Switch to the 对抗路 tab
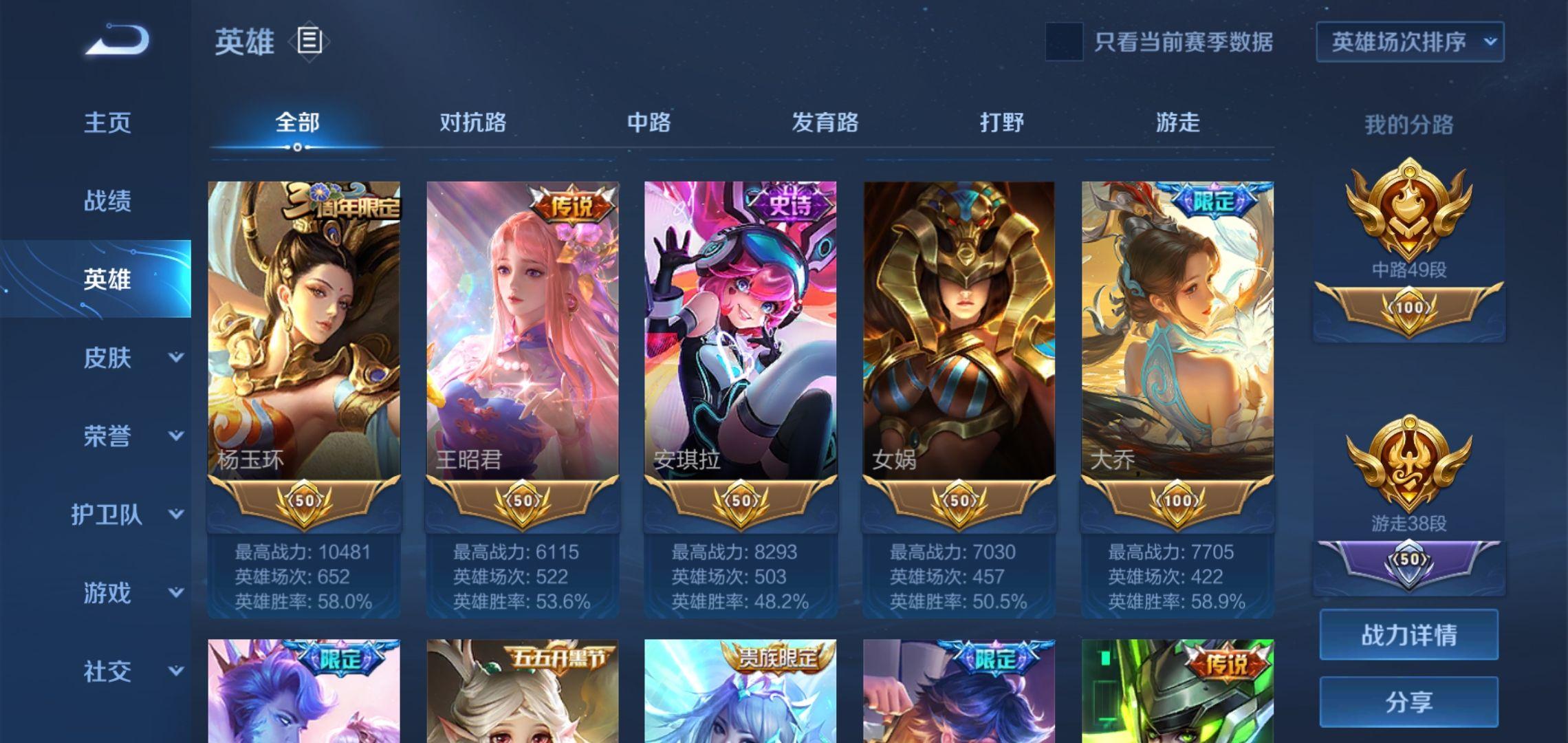Viewport: 1568px width, 743px height. (x=472, y=124)
